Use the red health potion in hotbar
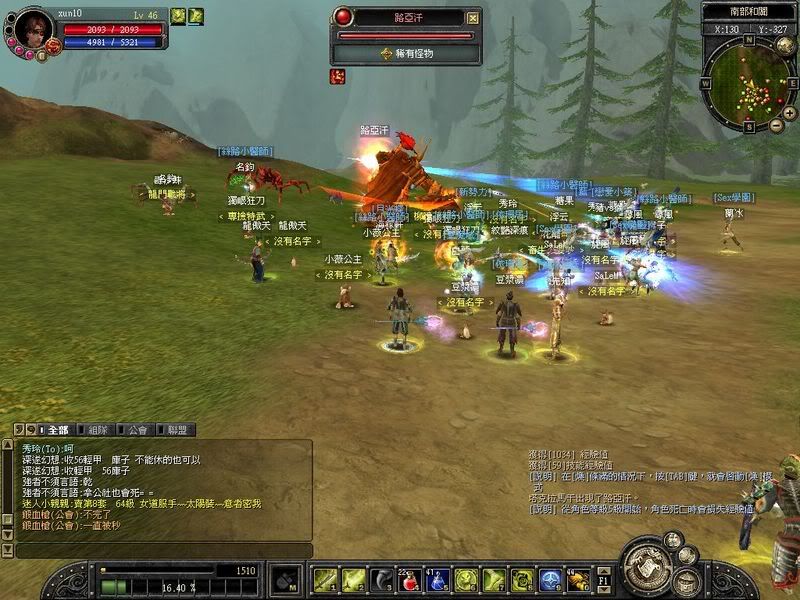 point(408,580)
